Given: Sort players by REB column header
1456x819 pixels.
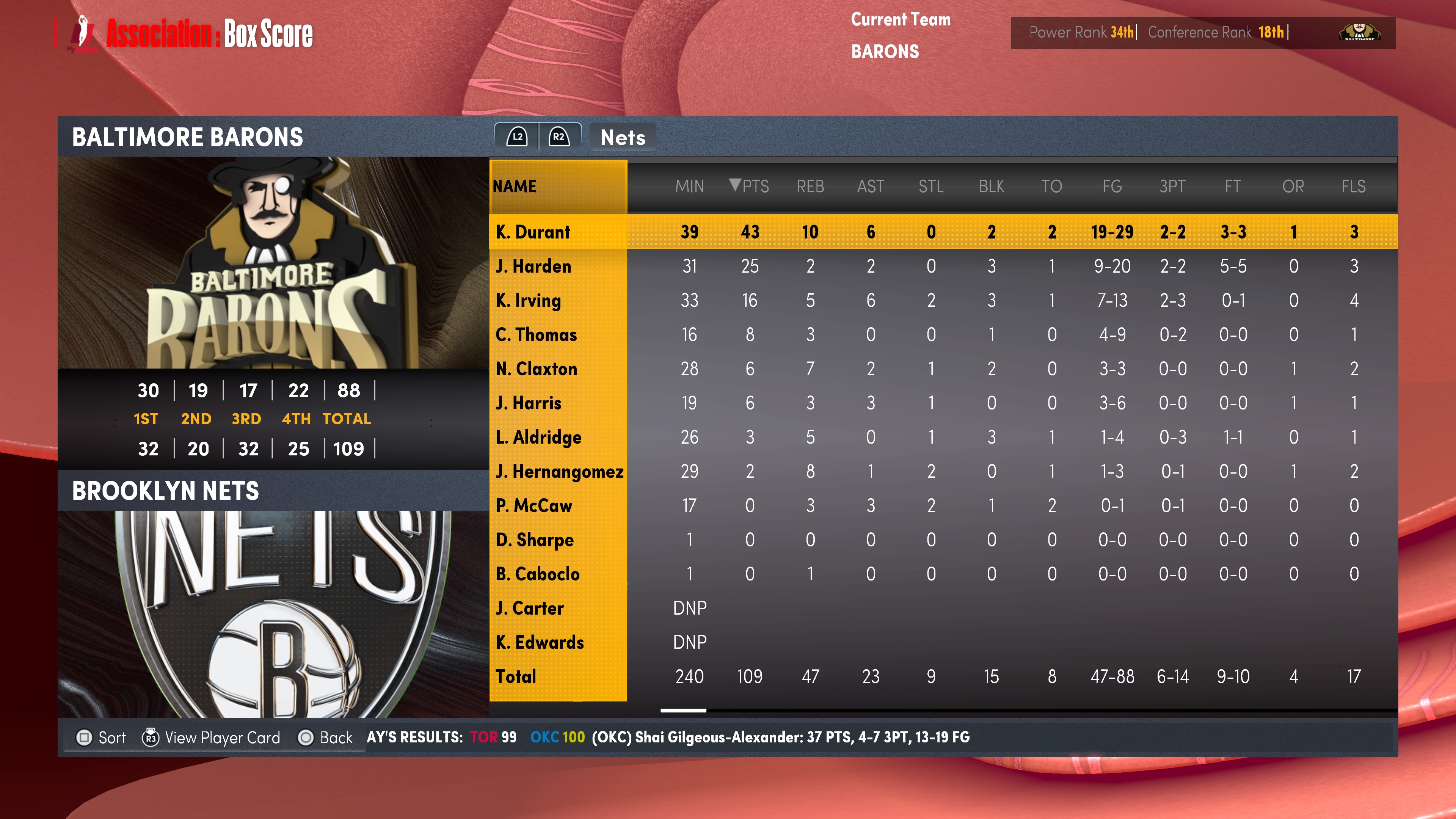Looking at the screenshot, I should (x=810, y=186).
